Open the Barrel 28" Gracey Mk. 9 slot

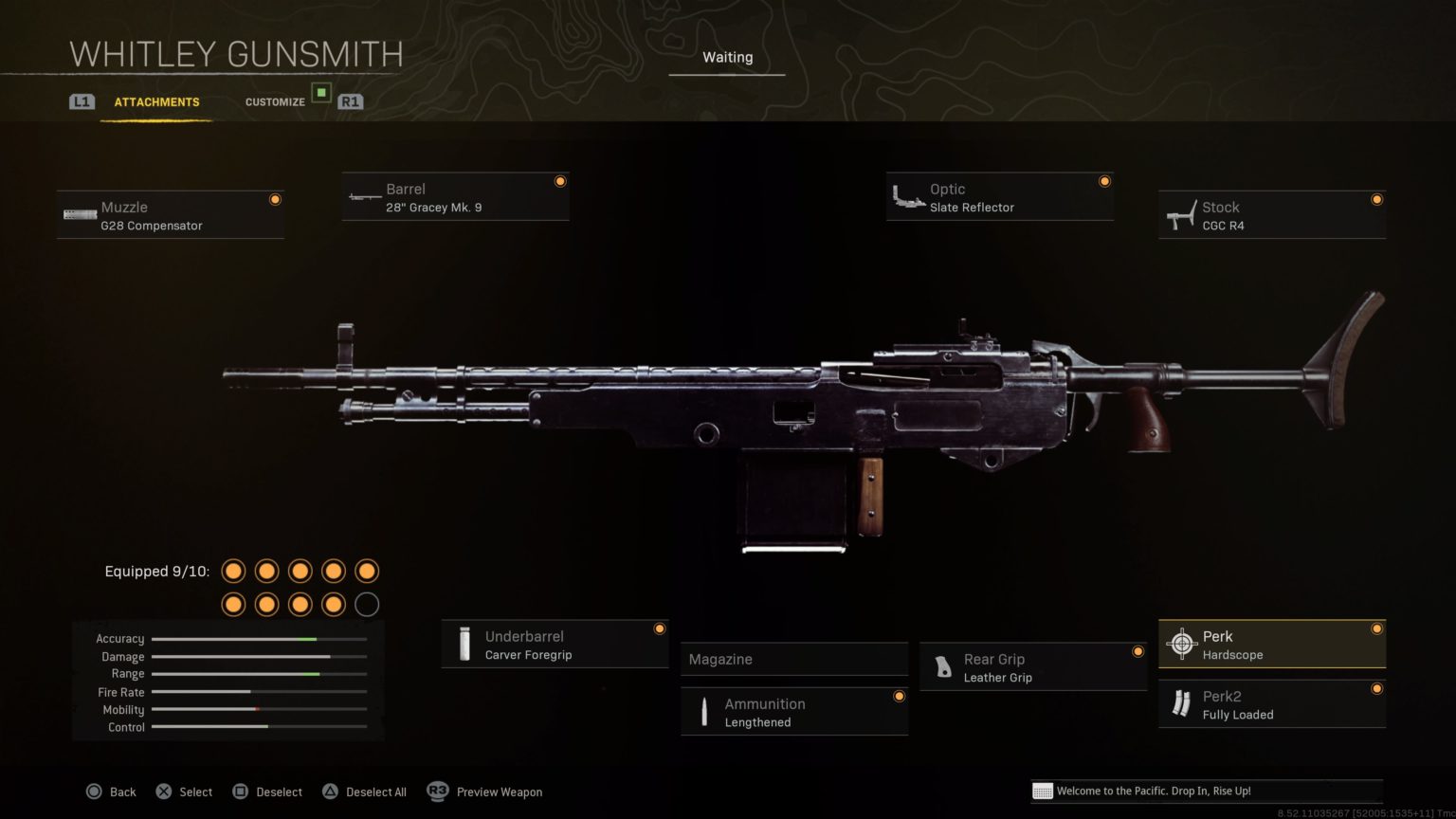click(456, 197)
